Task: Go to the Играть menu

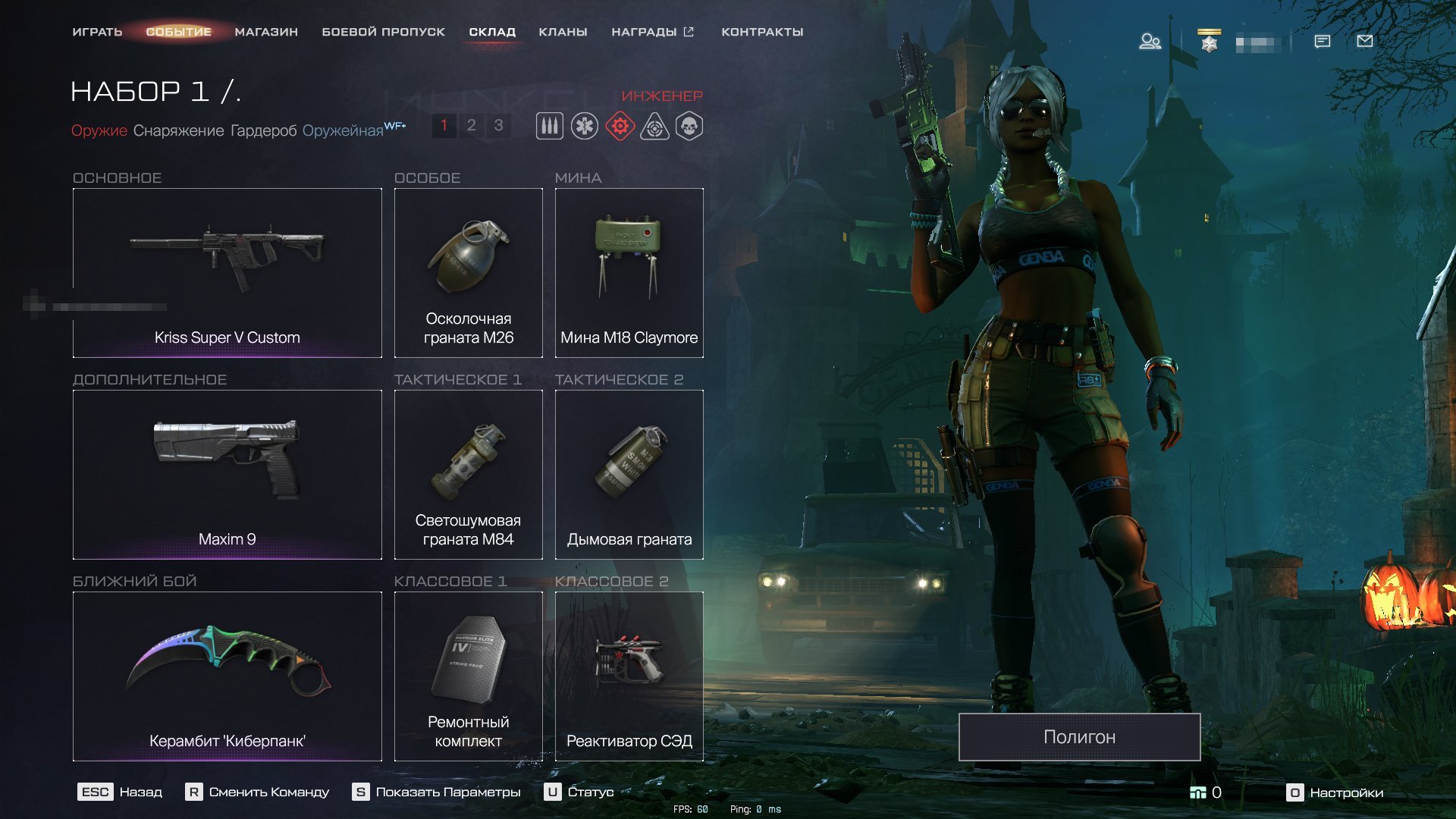Action: pyautogui.click(x=97, y=32)
